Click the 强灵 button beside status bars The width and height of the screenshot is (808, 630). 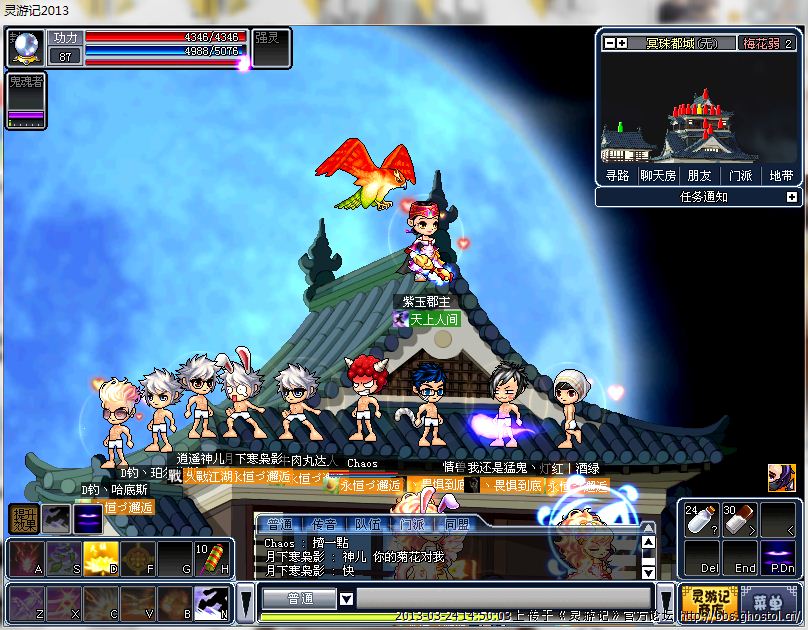[270, 47]
